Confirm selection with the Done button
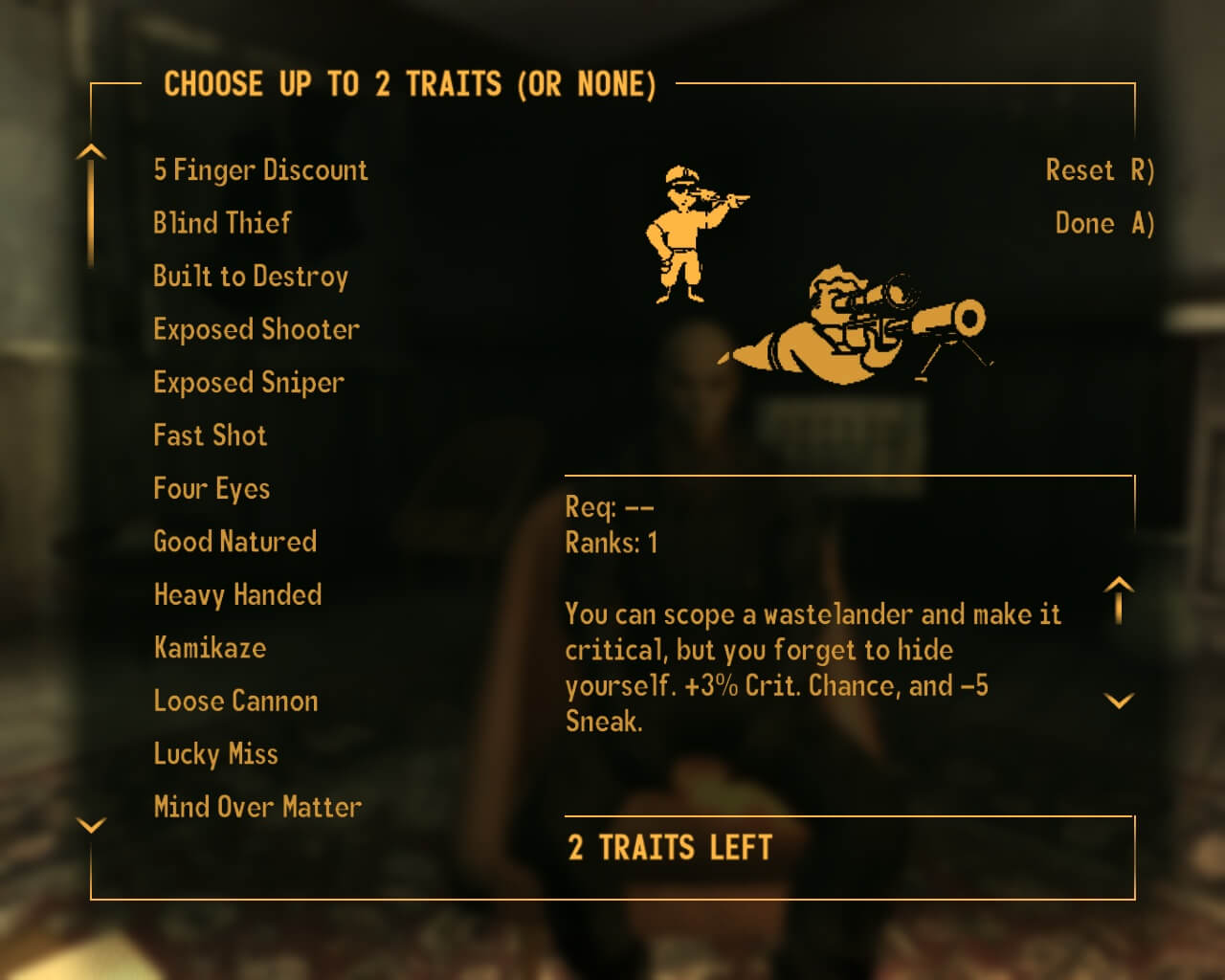1225x980 pixels. coord(1105,223)
